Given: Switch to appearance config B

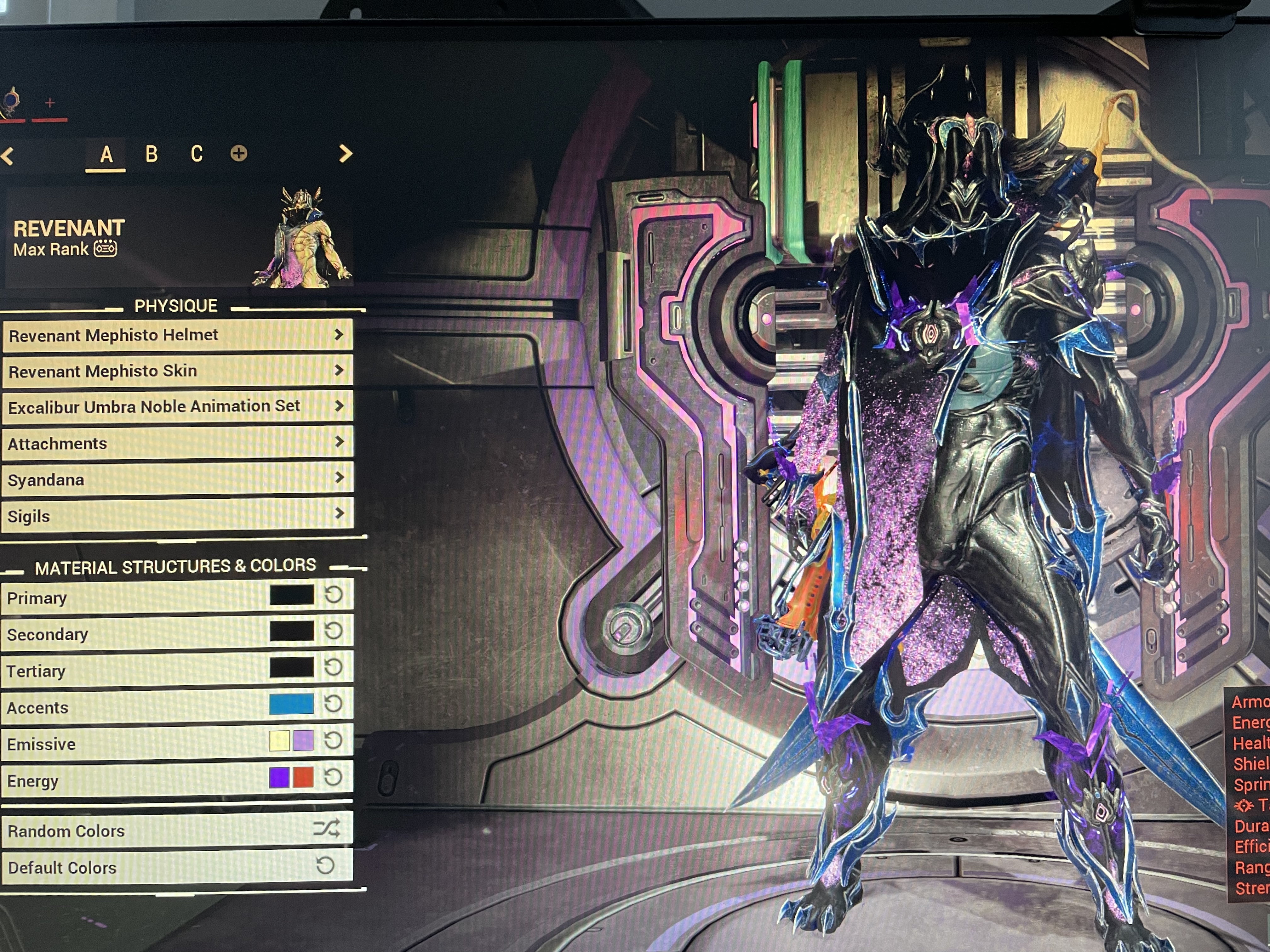Looking at the screenshot, I should point(152,154).
